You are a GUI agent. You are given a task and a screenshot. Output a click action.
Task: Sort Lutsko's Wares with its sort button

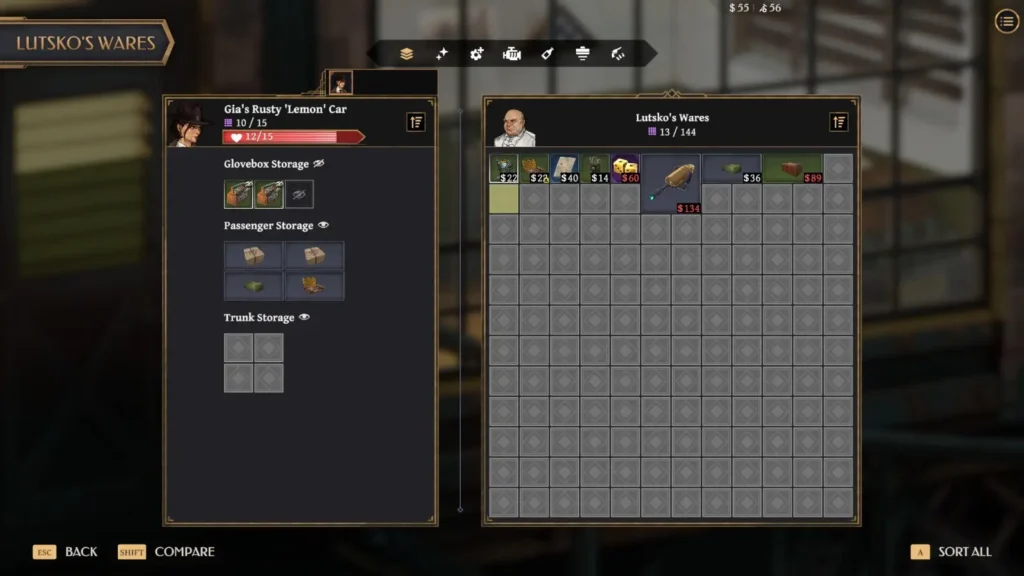[x=839, y=122]
